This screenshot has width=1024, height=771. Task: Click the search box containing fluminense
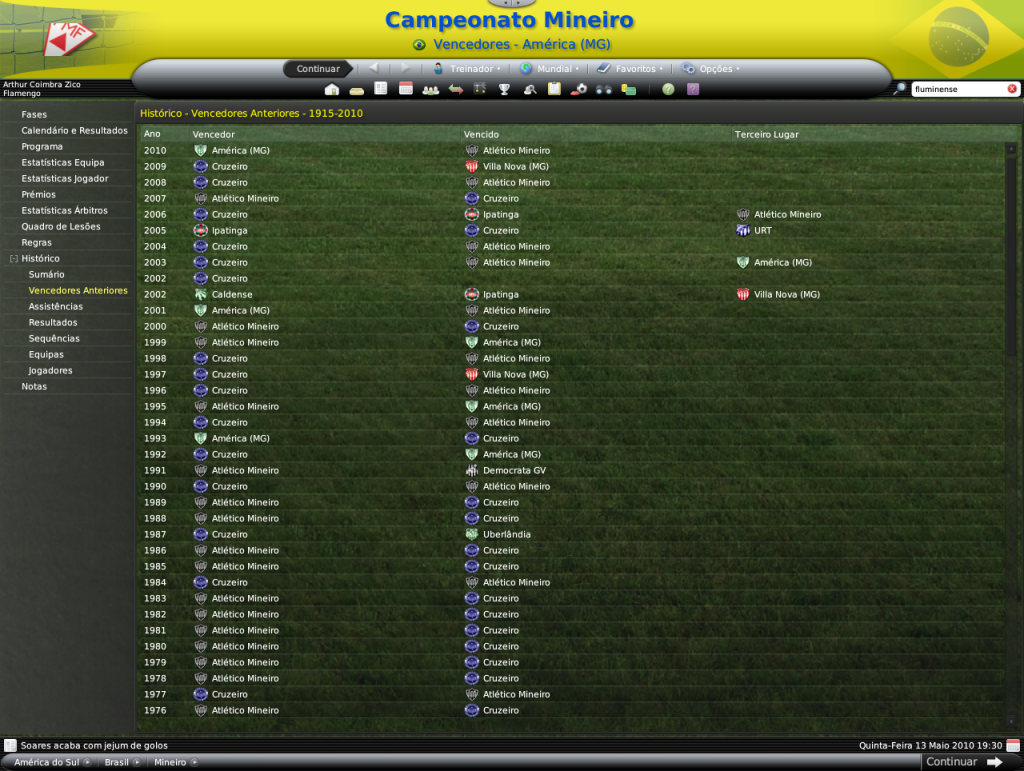(x=957, y=89)
